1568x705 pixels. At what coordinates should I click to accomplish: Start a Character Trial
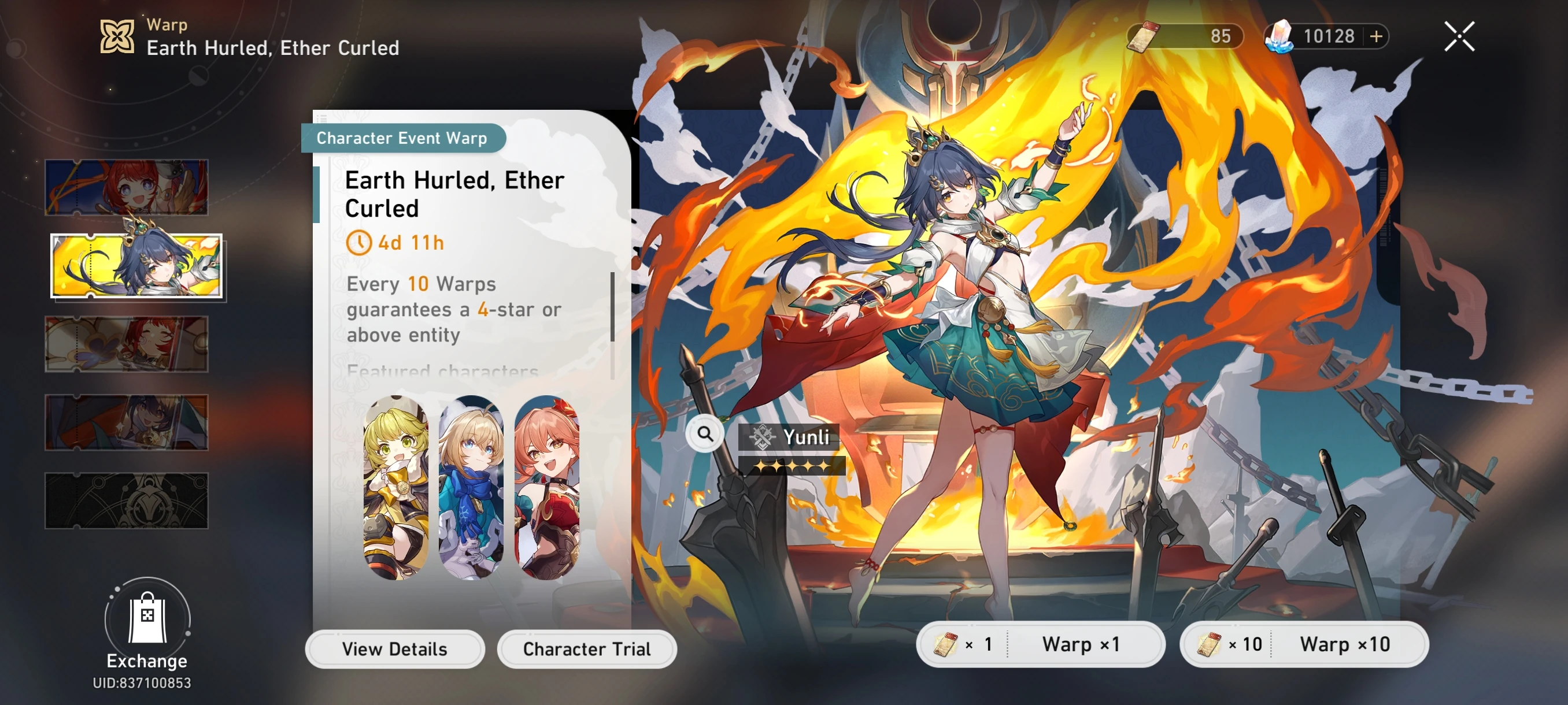click(x=587, y=648)
